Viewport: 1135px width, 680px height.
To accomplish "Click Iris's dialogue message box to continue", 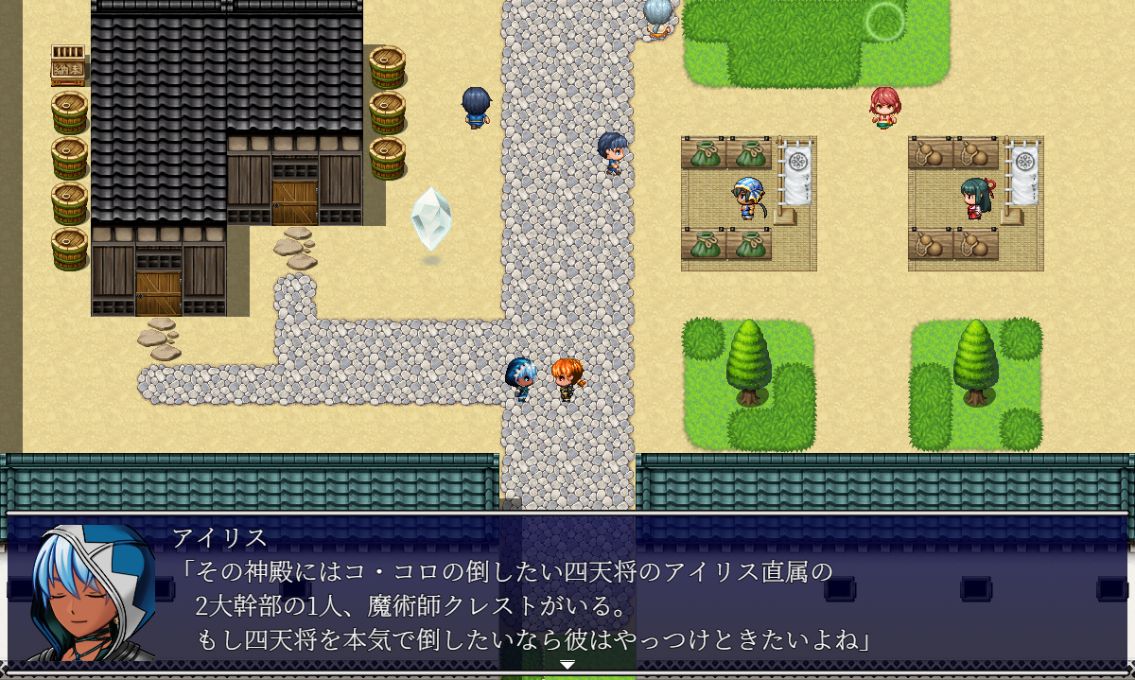I will (x=600, y=595).
